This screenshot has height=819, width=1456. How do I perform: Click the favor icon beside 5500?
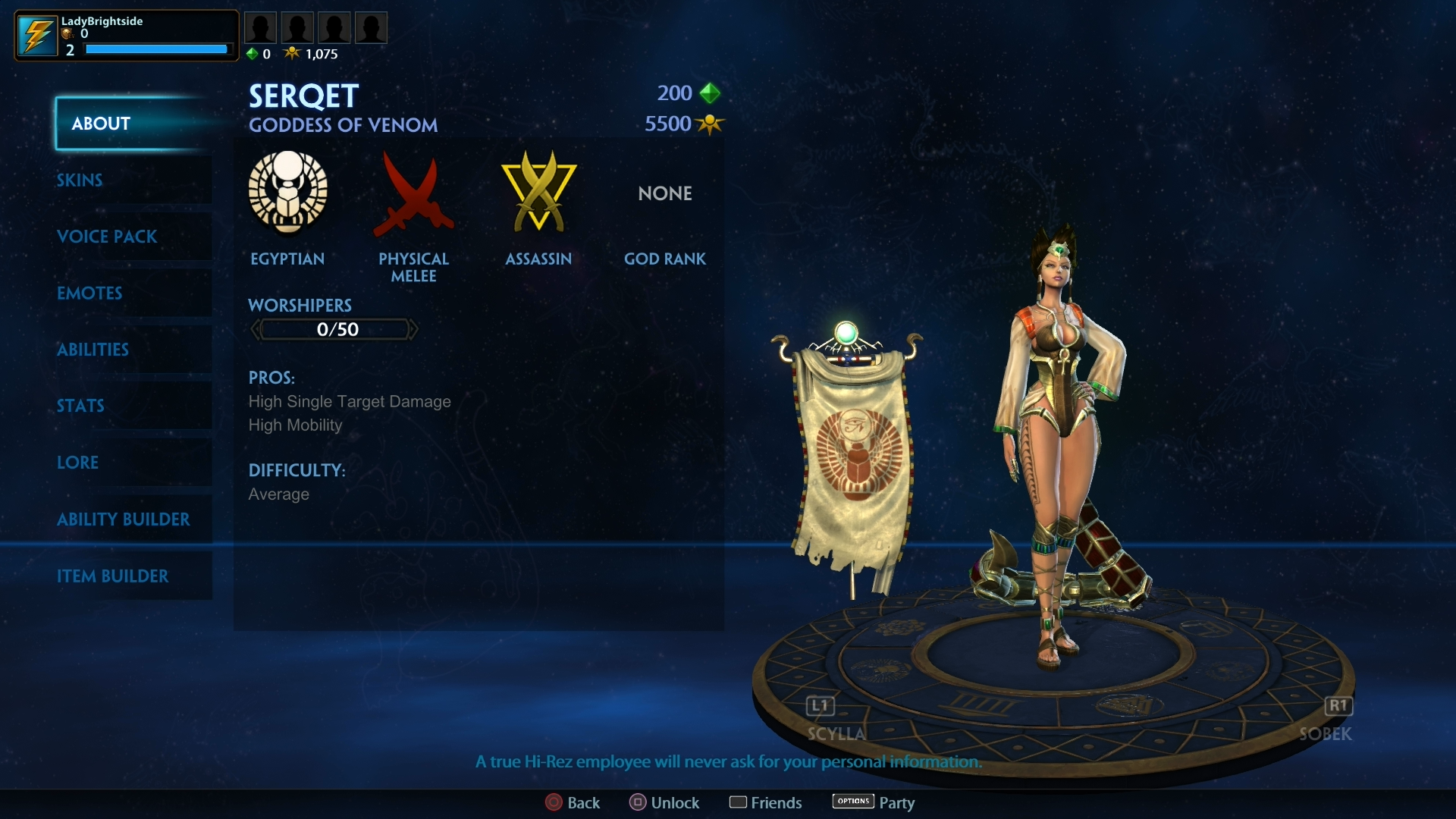(x=711, y=124)
